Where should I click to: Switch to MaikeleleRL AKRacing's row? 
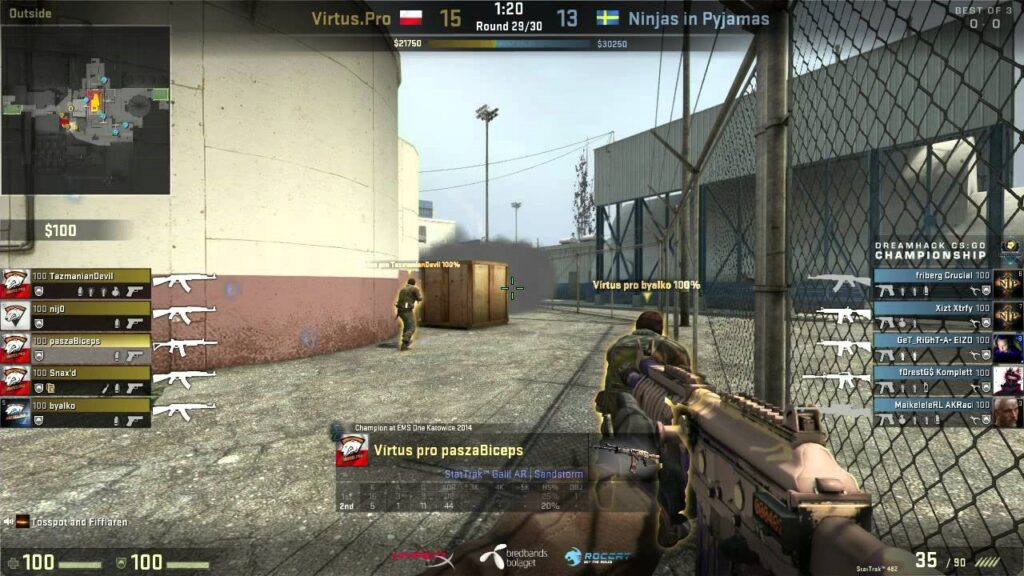(932, 412)
